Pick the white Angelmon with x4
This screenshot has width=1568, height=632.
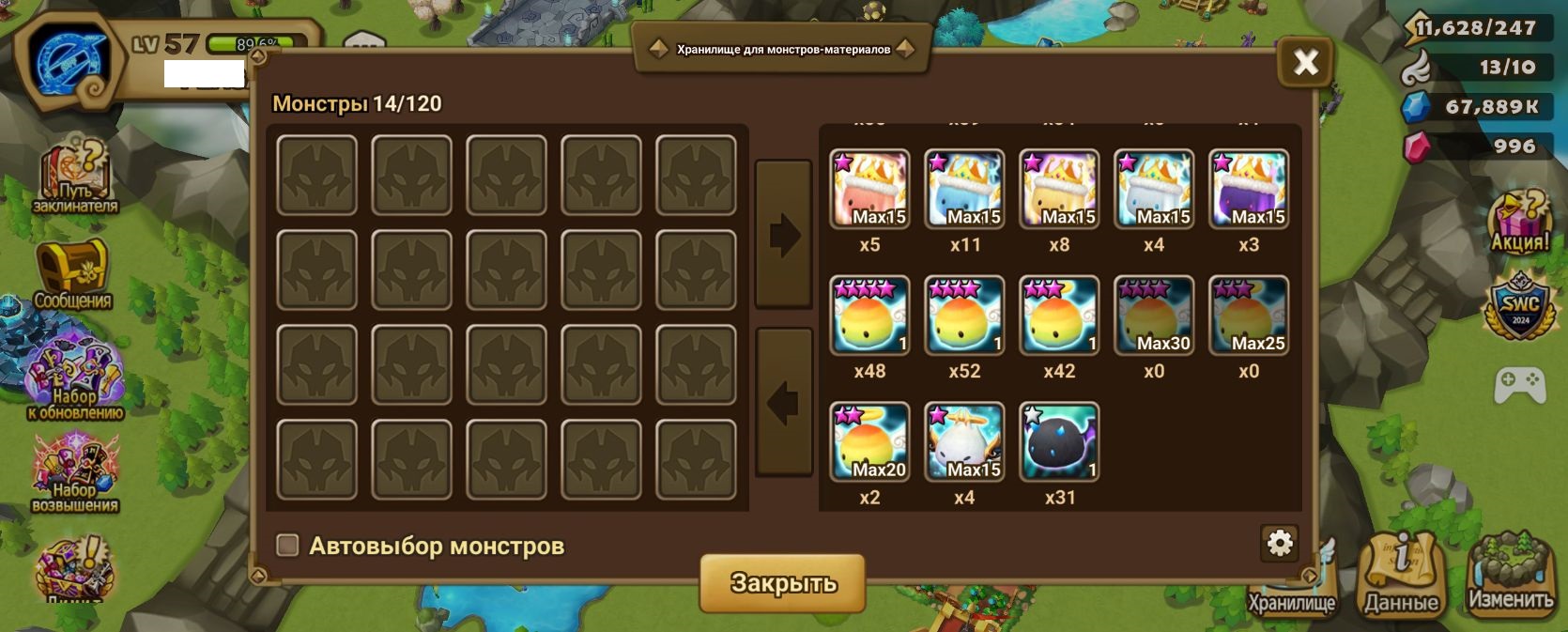964,441
